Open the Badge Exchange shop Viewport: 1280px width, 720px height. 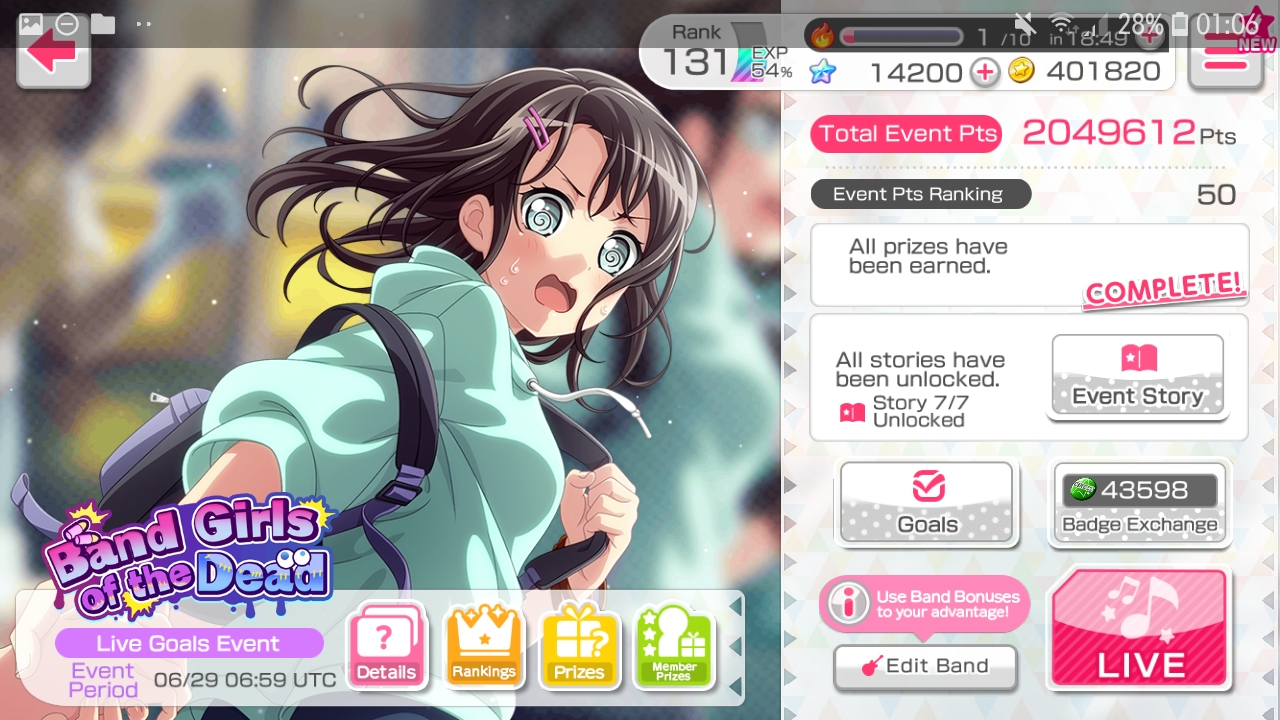(x=1139, y=503)
